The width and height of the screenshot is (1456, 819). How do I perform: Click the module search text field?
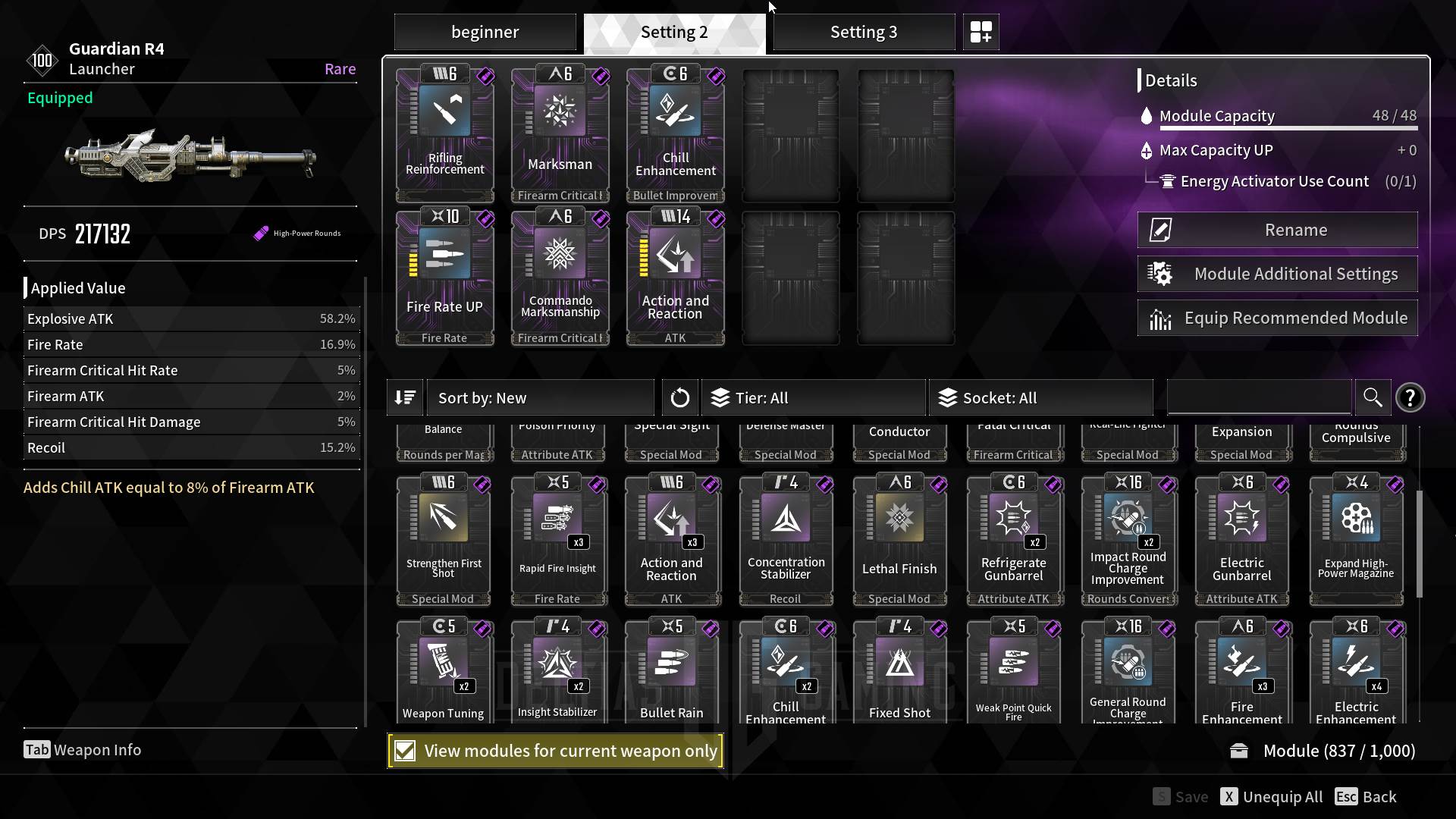(x=1259, y=397)
